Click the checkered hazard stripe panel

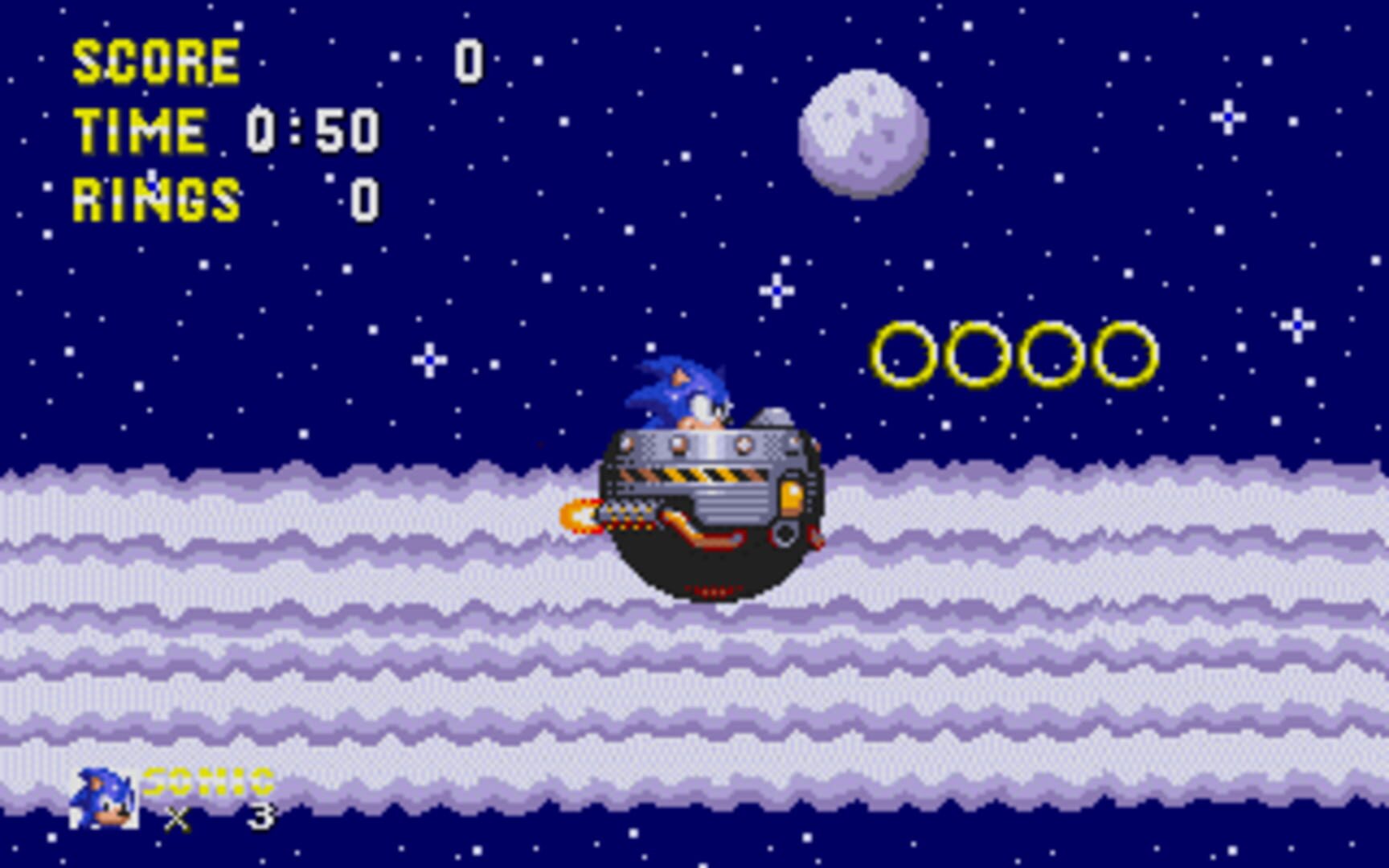(707, 476)
